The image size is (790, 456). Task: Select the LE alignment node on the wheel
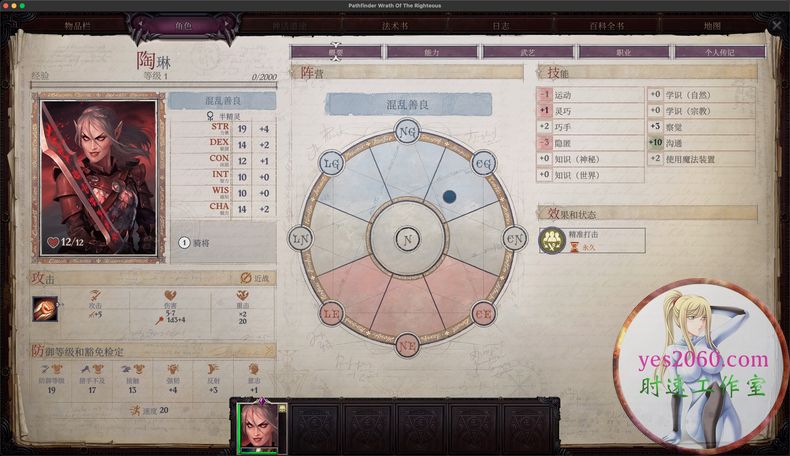tap(332, 315)
